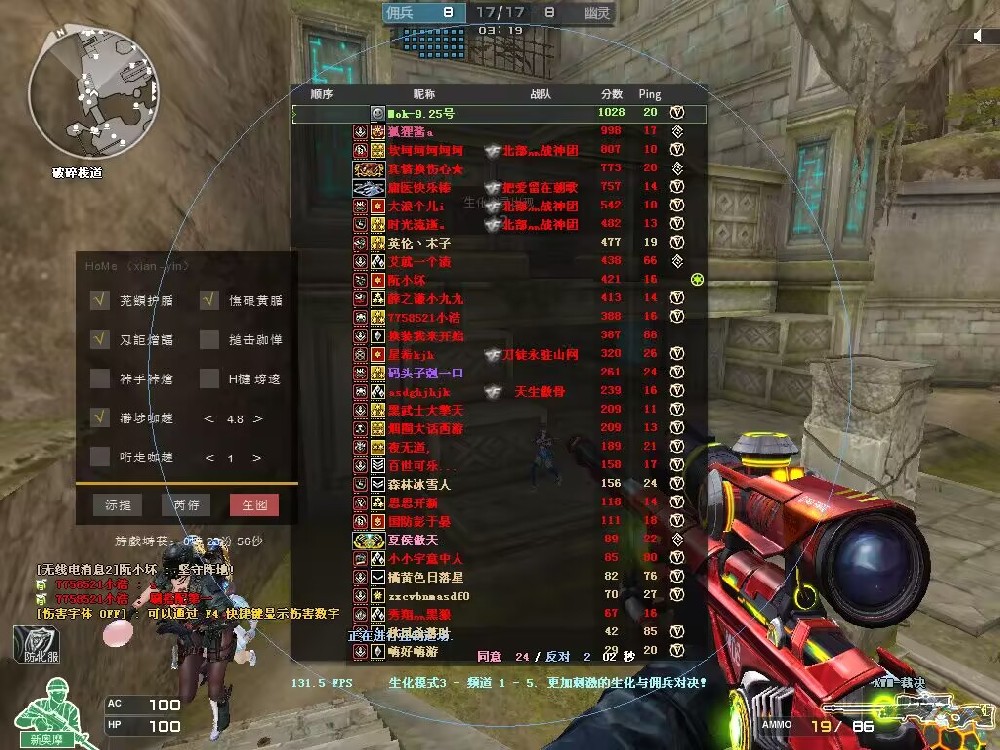Click the 橘黄色日落星 player row
Screen dimensions: 1000x750
[x=500, y=577]
